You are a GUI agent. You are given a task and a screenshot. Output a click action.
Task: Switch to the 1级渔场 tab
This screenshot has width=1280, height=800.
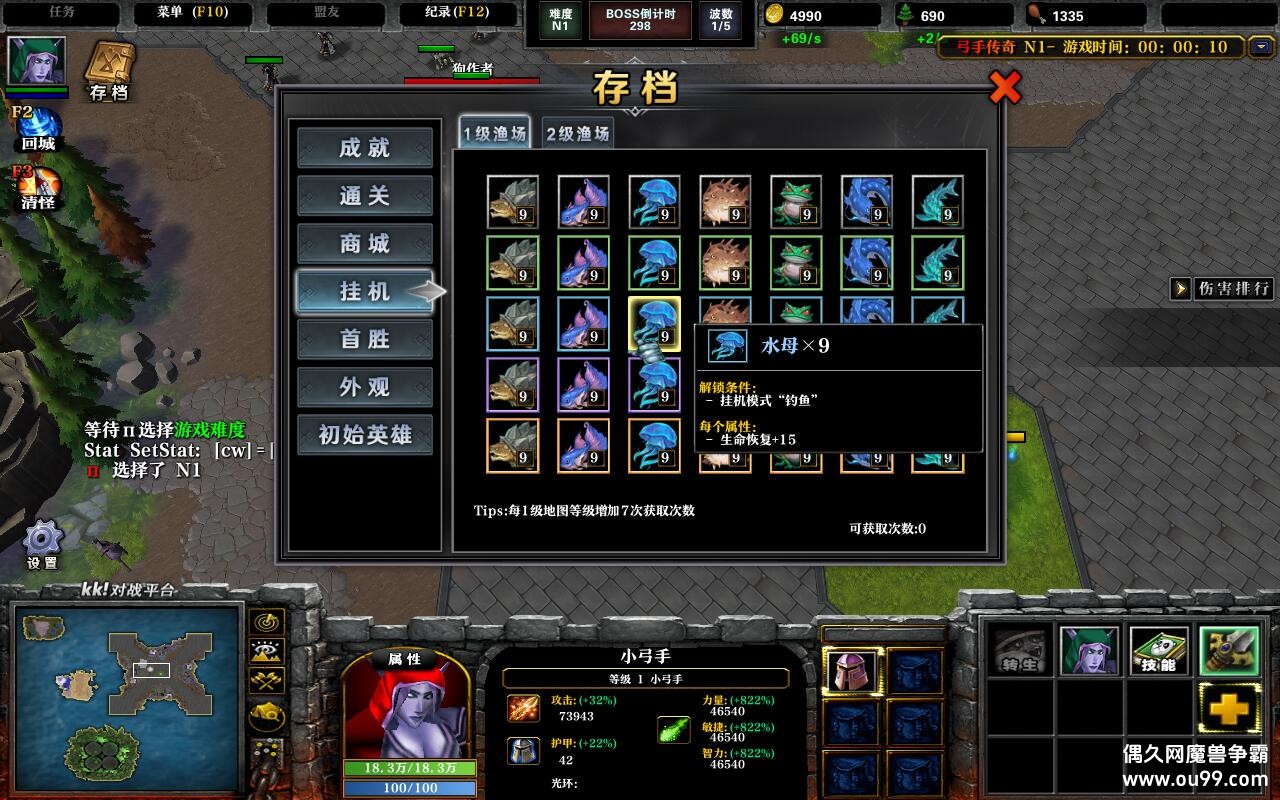[x=494, y=133]
